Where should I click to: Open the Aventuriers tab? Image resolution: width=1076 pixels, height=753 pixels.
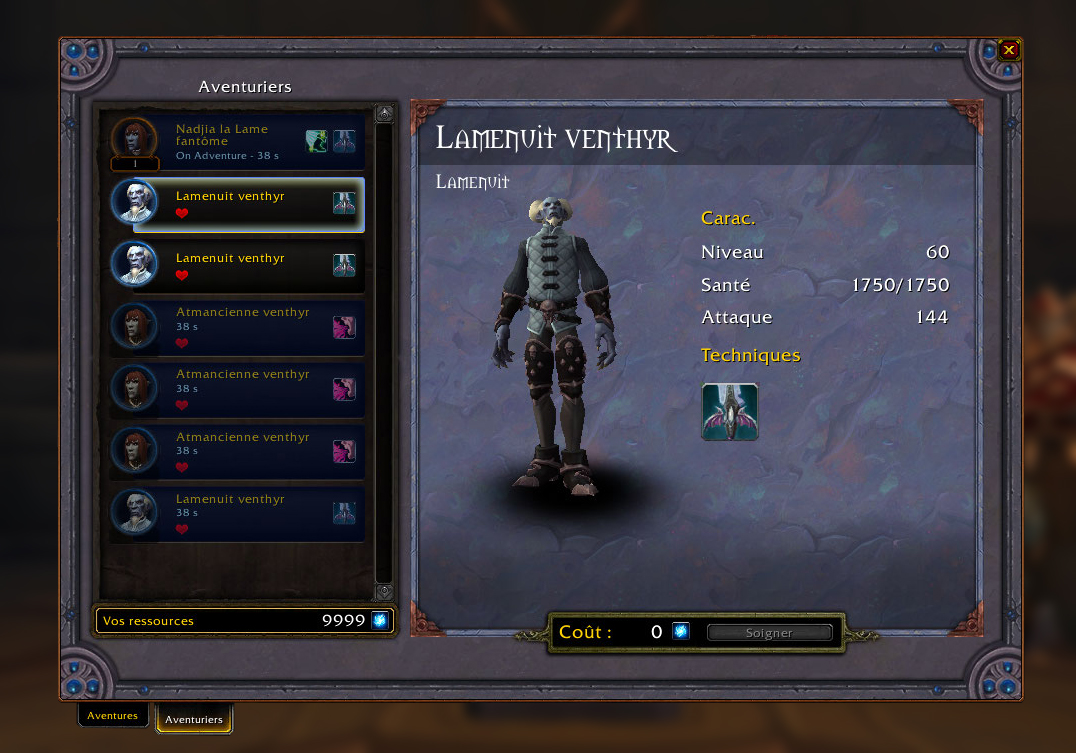pos(194,719)
